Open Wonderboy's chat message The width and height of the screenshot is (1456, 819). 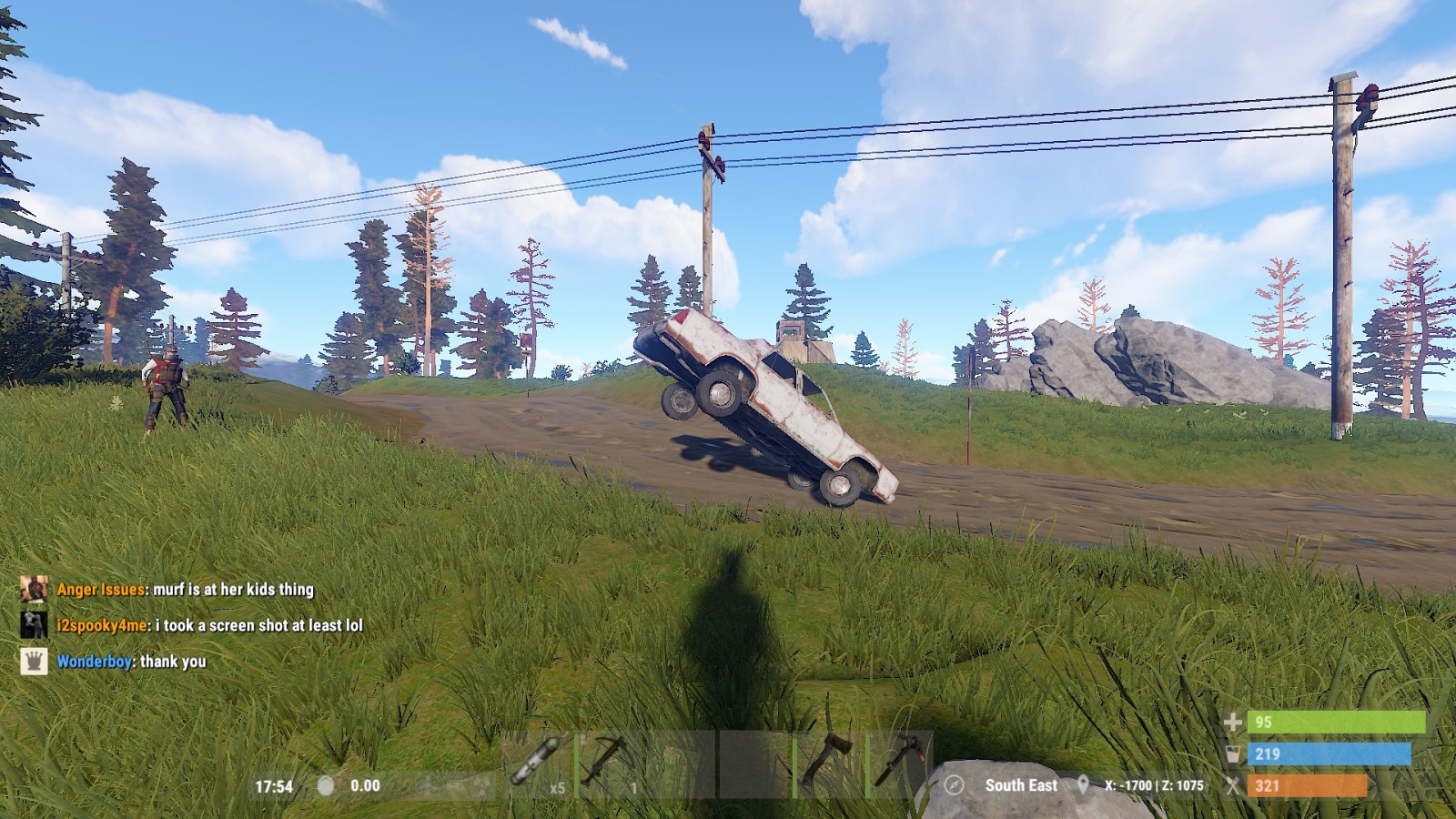click(x=173, y=662)
